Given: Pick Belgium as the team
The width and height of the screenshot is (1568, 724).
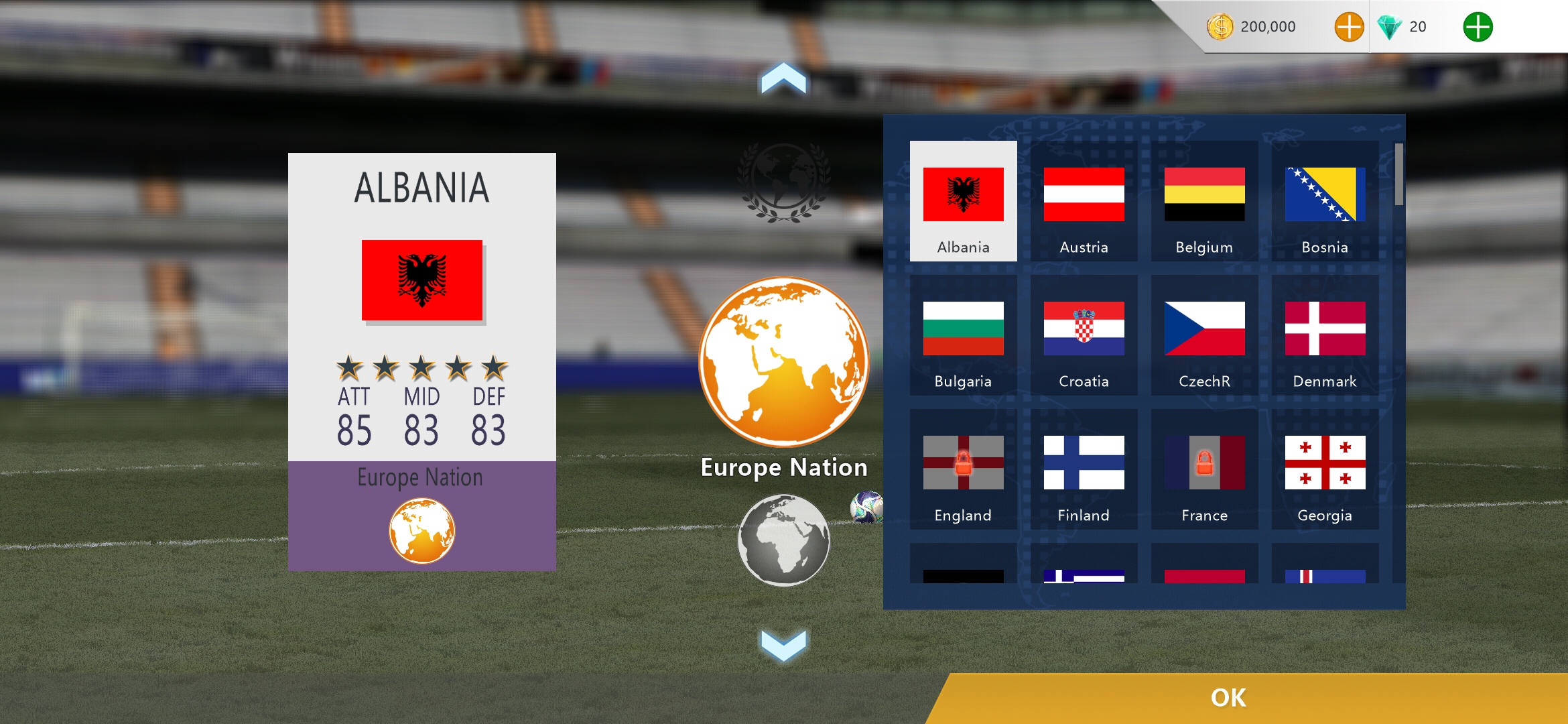Looking at the screenshot, I should 1204,201.
